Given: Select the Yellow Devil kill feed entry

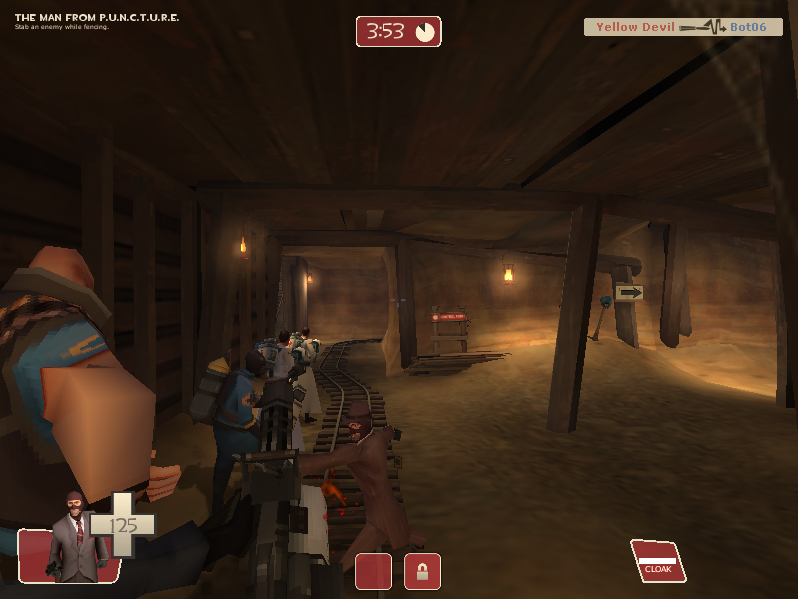Looking at the screenshot, I should pyautogui.click(x=683, y=27).
